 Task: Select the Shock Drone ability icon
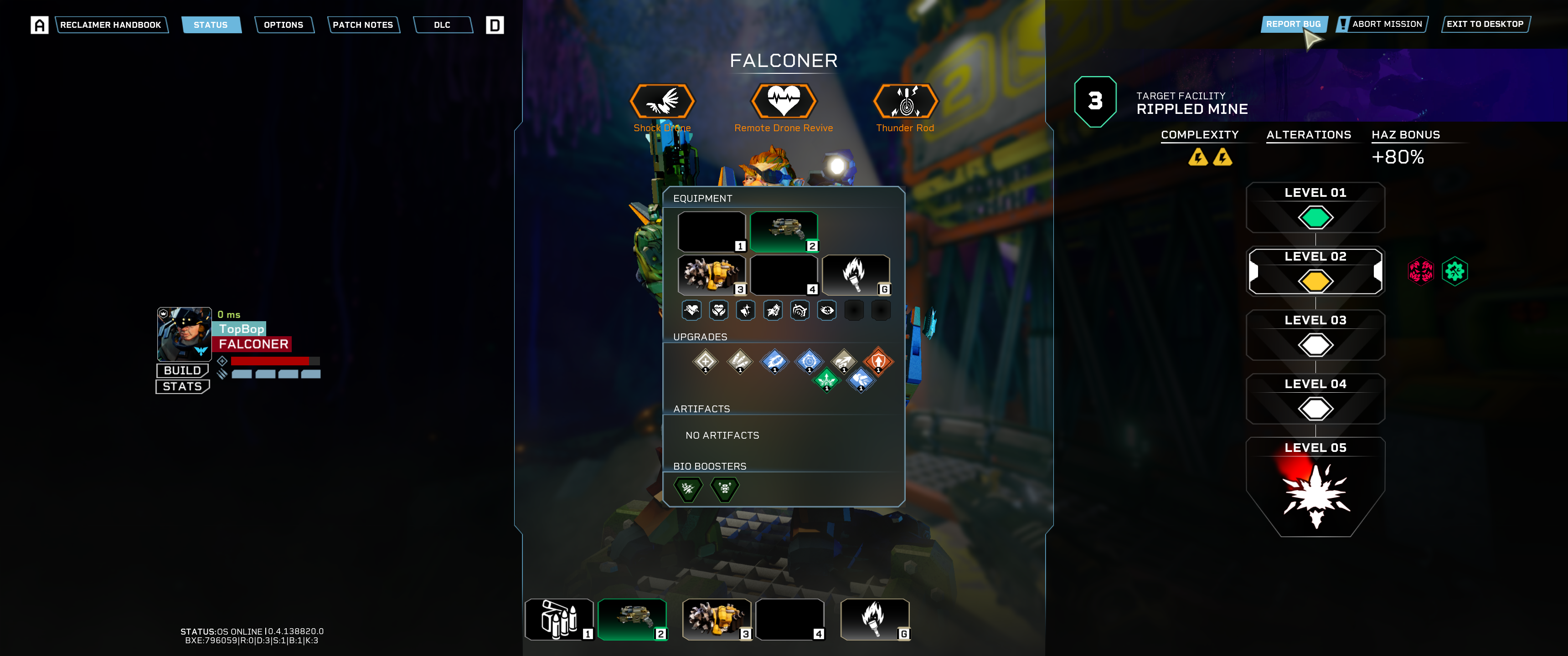tap(662, 101)
